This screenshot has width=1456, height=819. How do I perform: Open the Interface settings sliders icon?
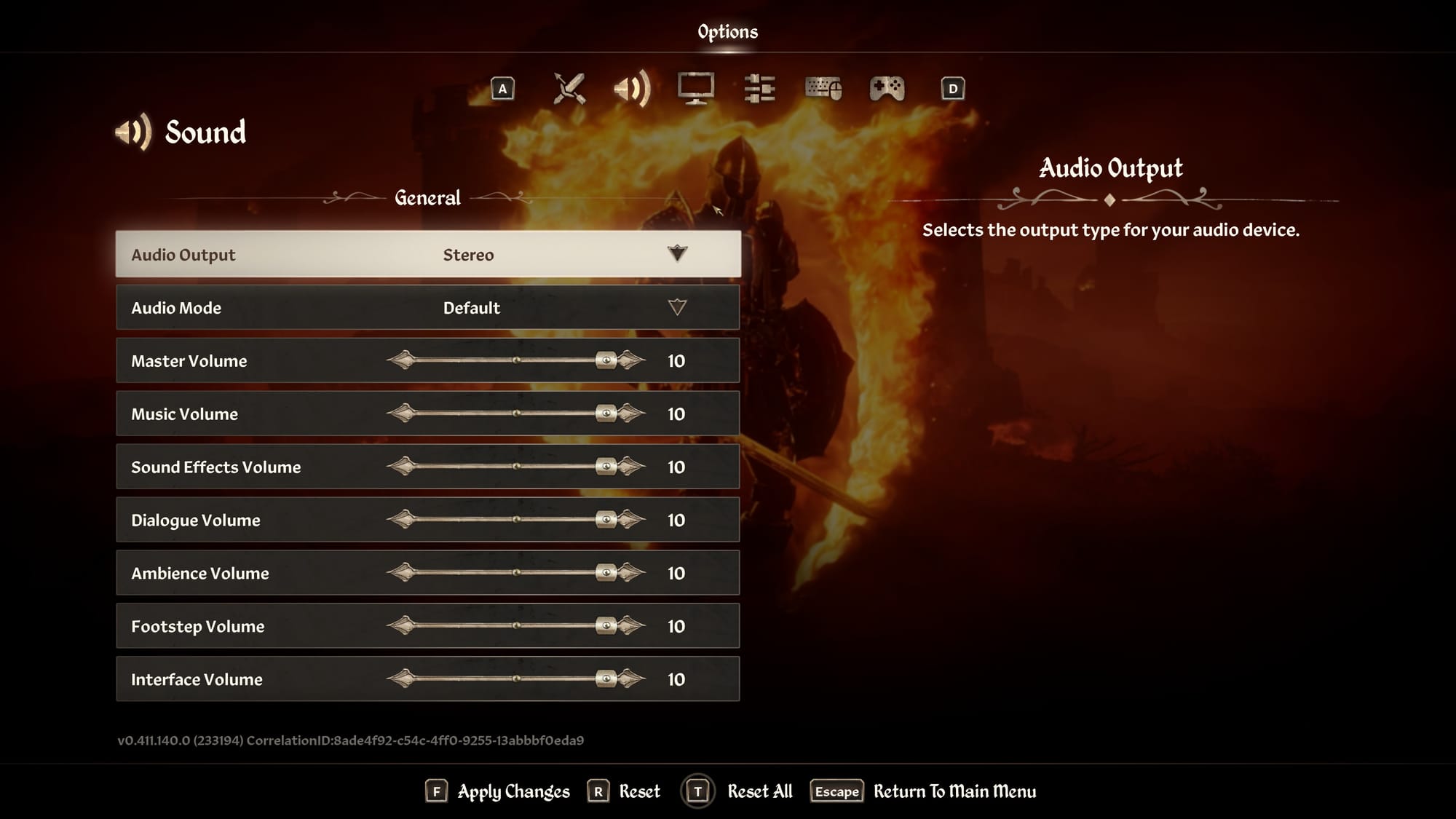(x=759, y=88)
